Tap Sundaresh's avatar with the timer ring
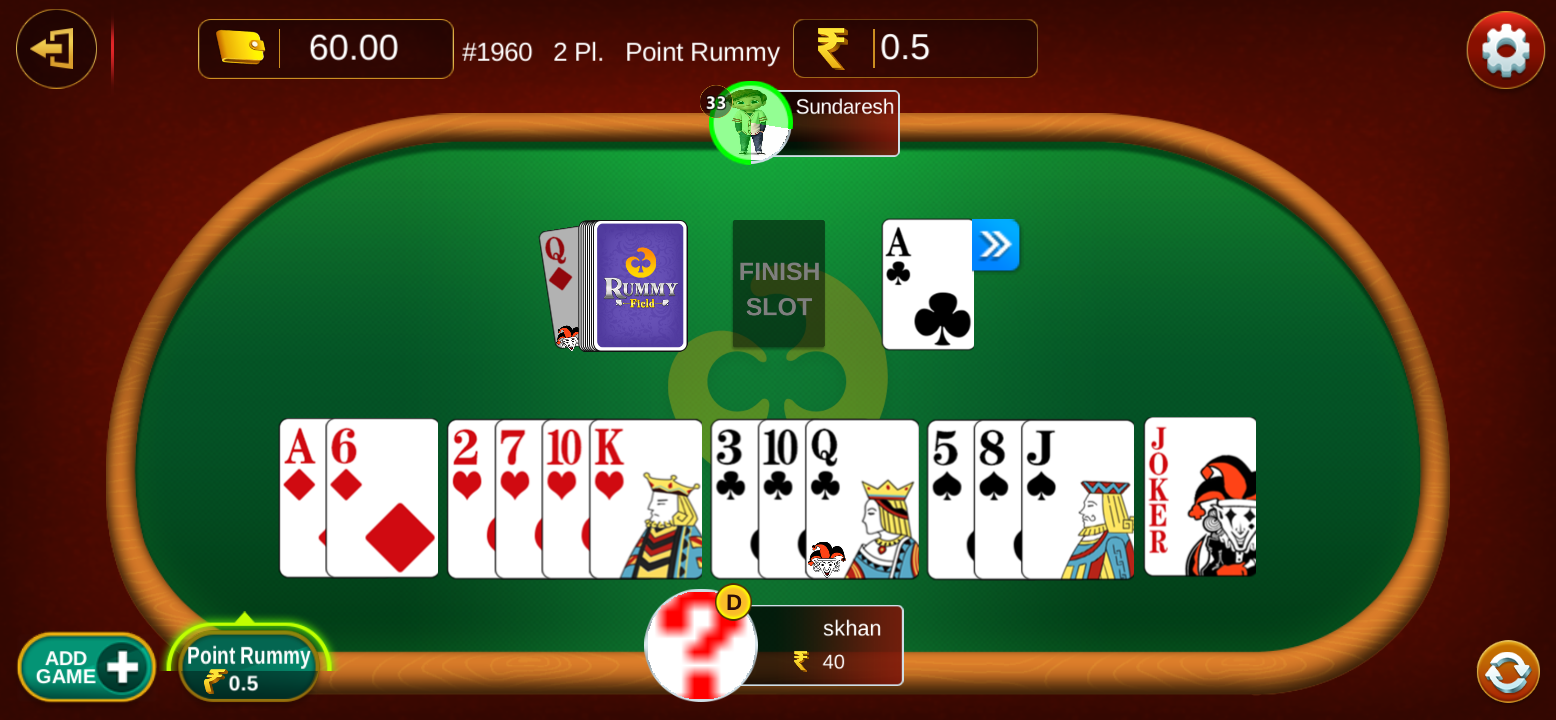Viewport: 1556px width, 720px height. point(751,122)
